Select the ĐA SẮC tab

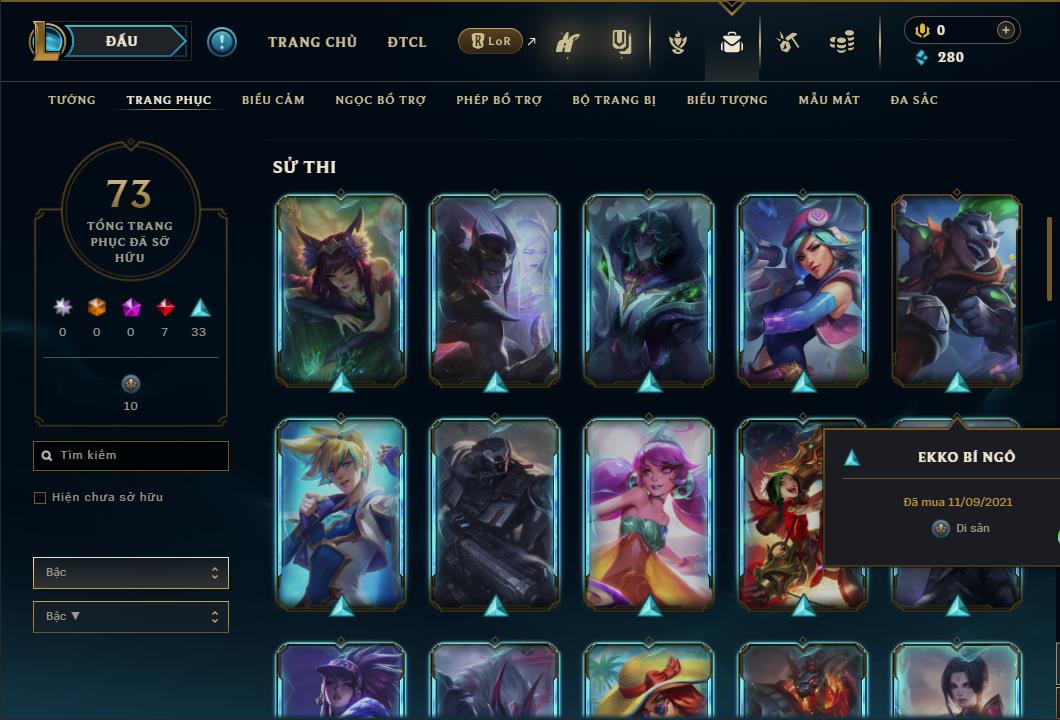tap(914, 100)
